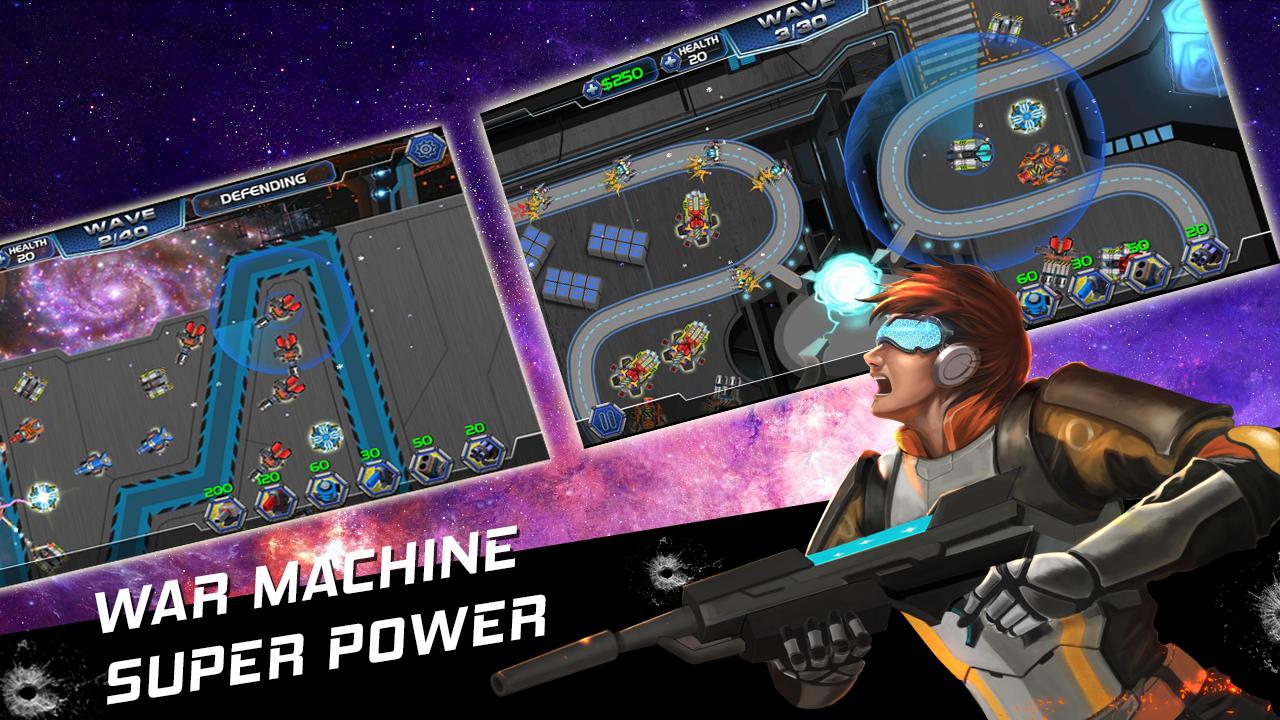Select the 50-cost double-barrel tower icon
The height and width of the screenshot is (720, 1280).
pyautogui.click(x=429, y=466)
